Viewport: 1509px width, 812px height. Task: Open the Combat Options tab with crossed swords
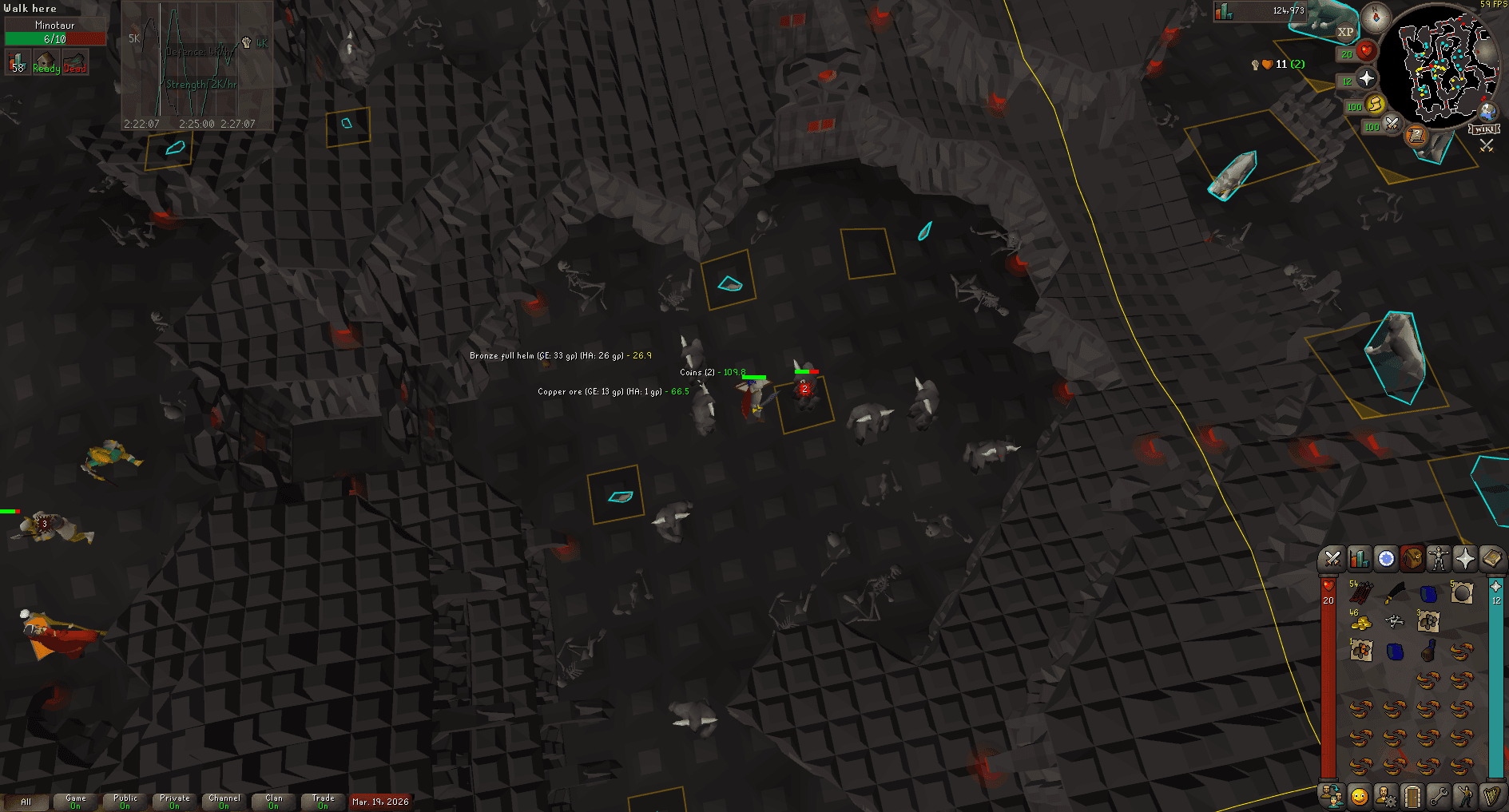coord(1331,559)
